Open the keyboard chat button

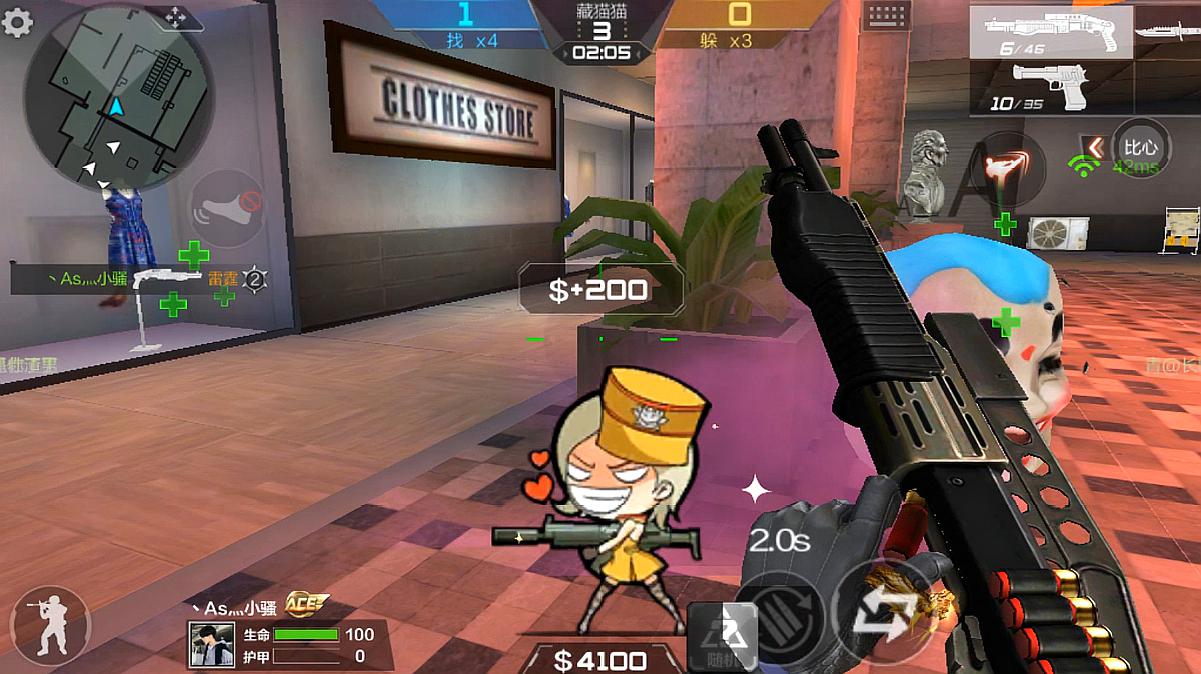pos(886,16)
